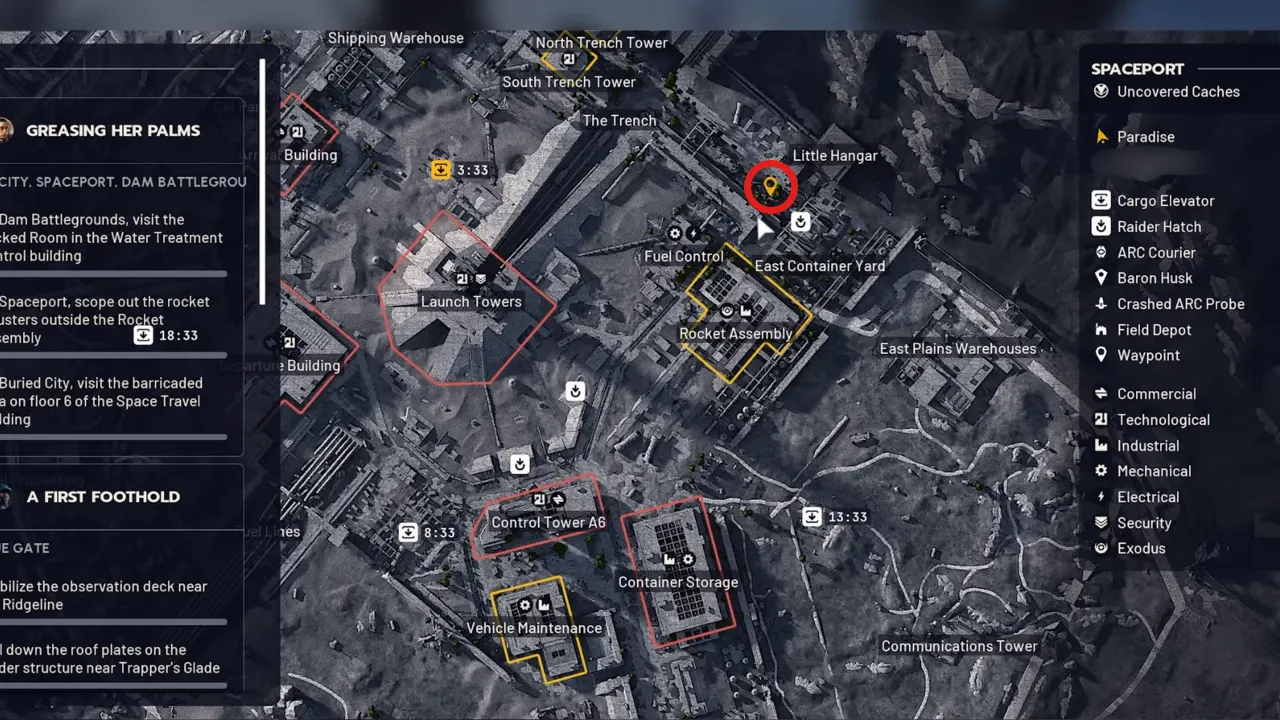
Task: Select the ARC Courier legend entry
Action: tap(1100, 252)
